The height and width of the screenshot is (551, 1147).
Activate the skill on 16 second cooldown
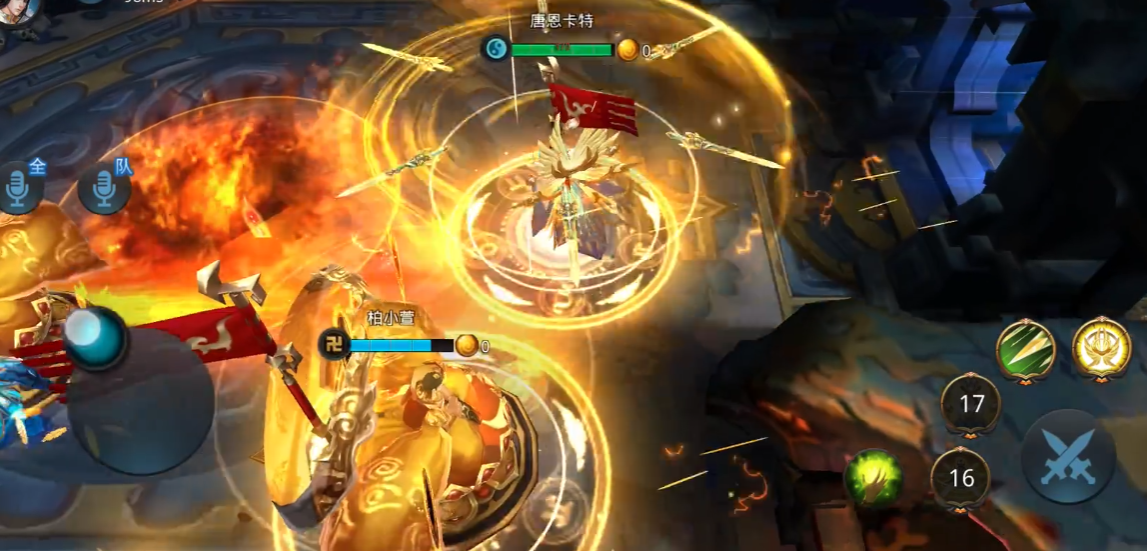(x=961, y=479)
